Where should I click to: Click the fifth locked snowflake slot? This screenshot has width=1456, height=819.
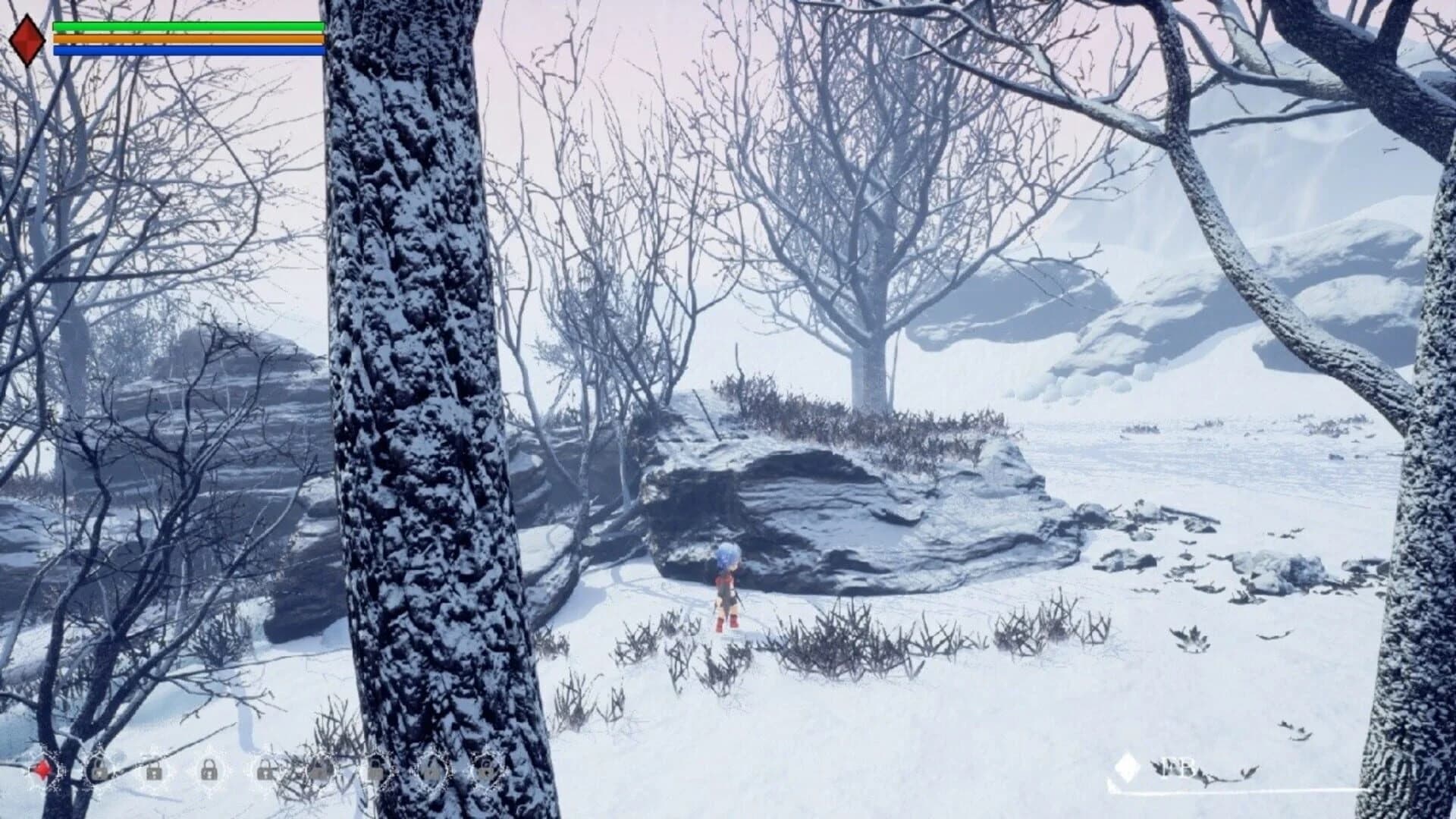coord(318,771)
